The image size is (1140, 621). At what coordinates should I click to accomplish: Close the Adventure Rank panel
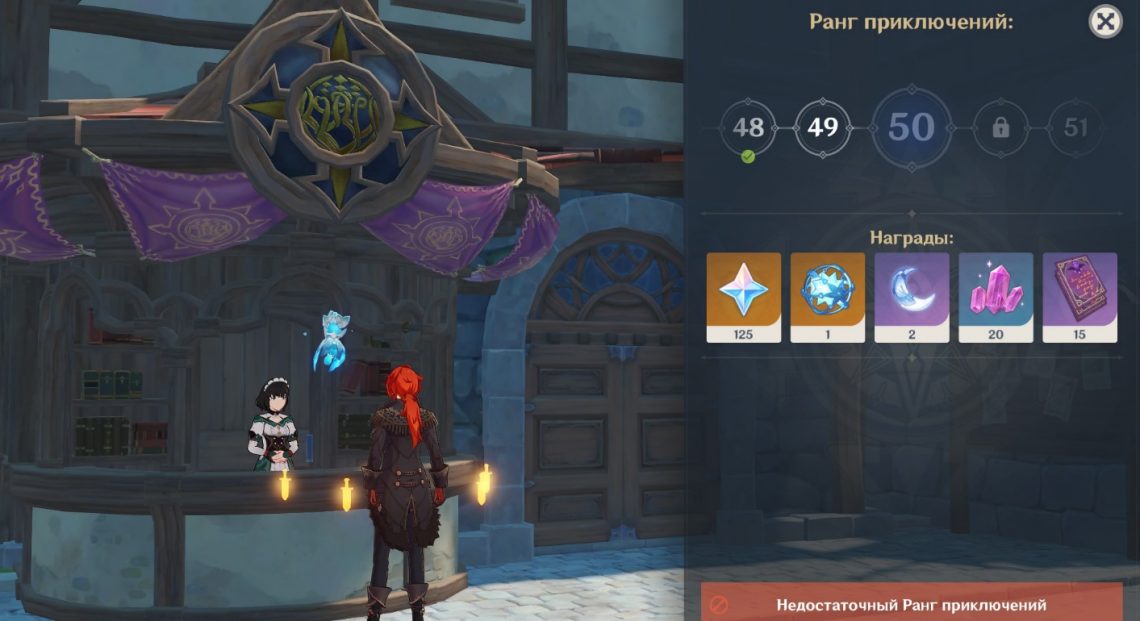1105,21
